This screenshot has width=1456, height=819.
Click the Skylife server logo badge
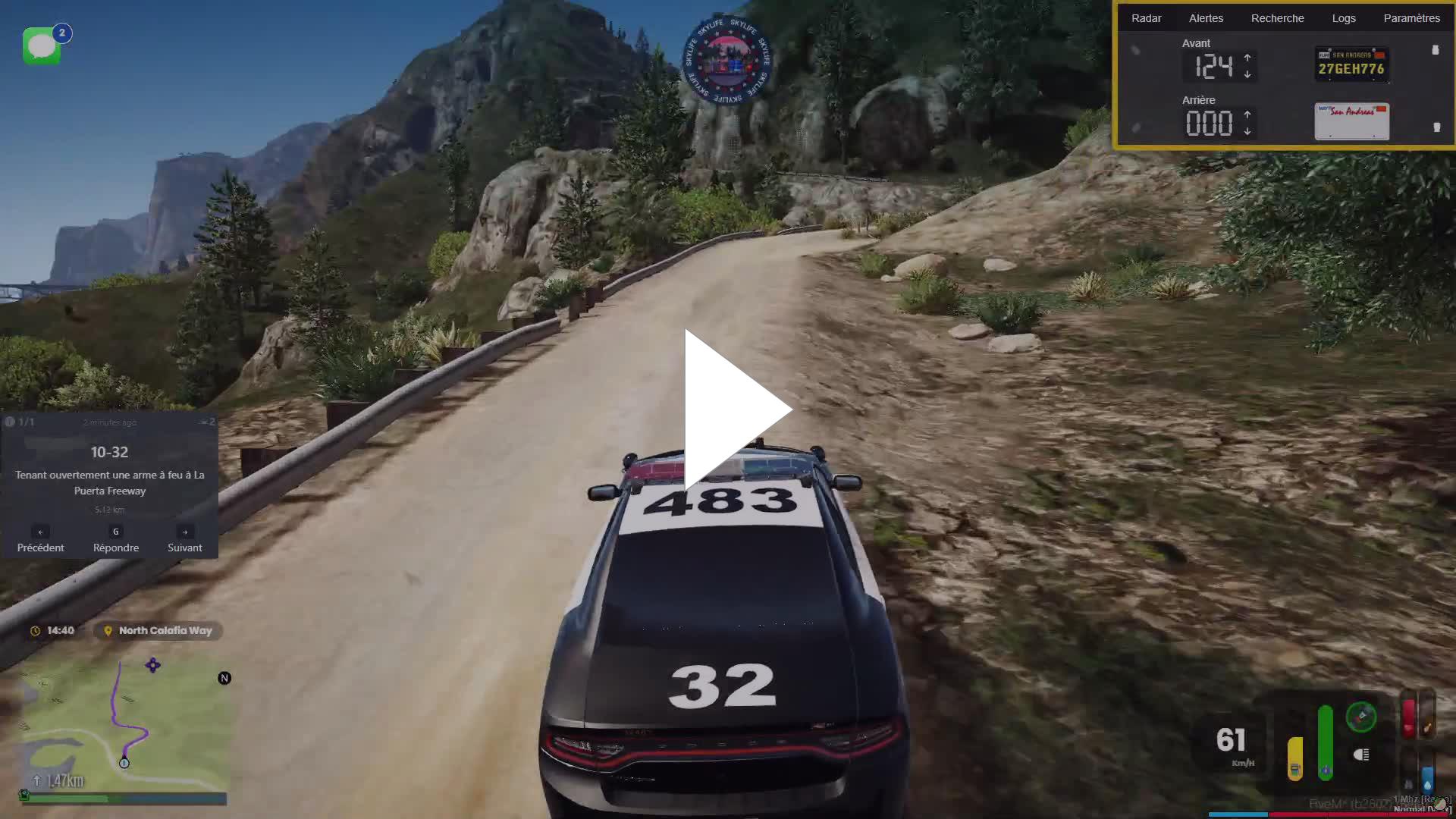(x=727, y=61)
